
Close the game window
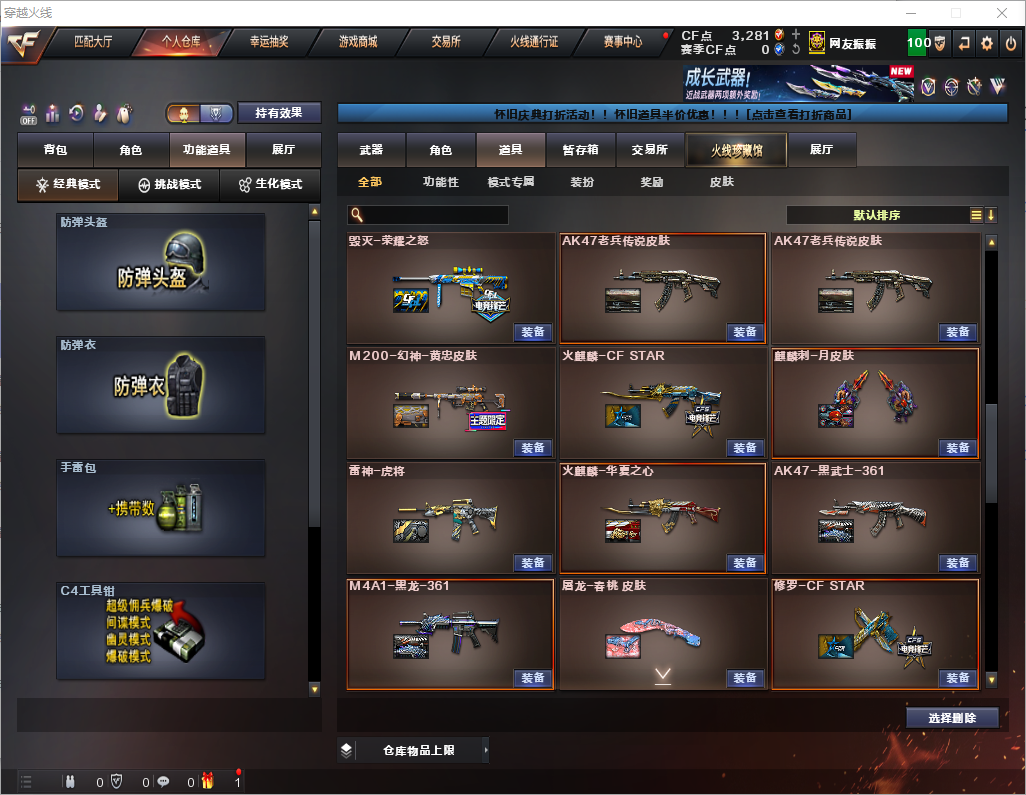coord(1002,13)
